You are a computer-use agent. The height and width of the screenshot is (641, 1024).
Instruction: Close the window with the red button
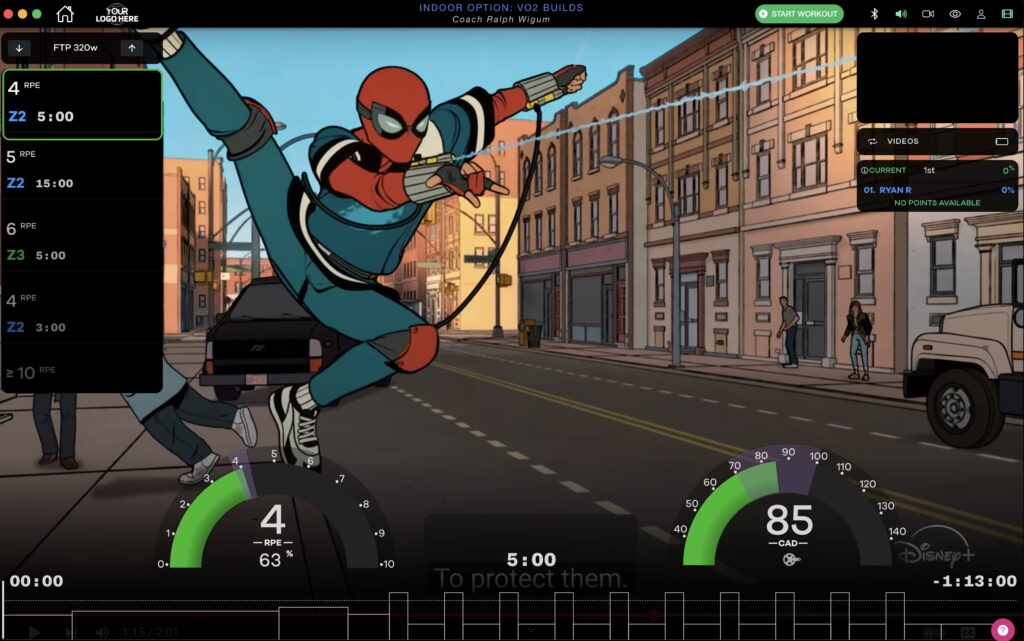pyautogui.click(x=9, y=14)
